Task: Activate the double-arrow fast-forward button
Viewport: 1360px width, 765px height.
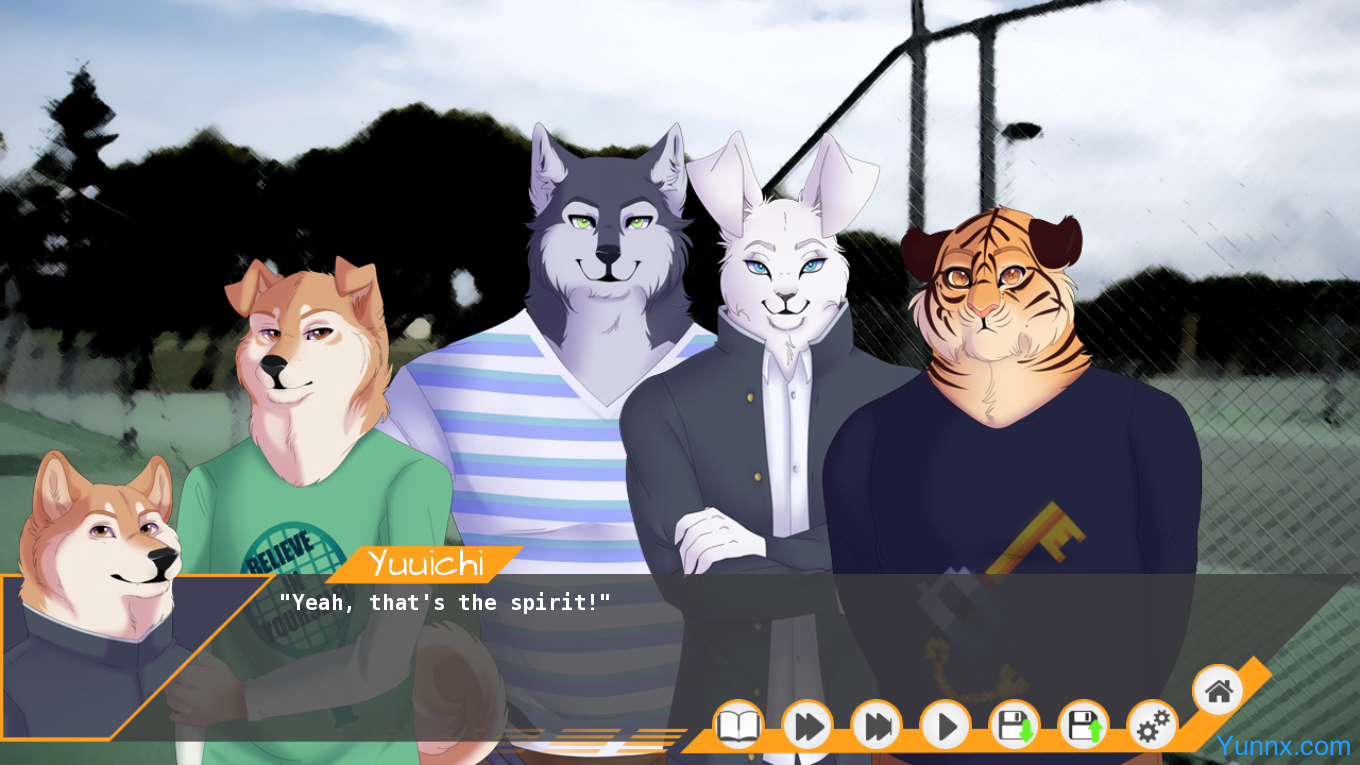Action: point(807,725)
